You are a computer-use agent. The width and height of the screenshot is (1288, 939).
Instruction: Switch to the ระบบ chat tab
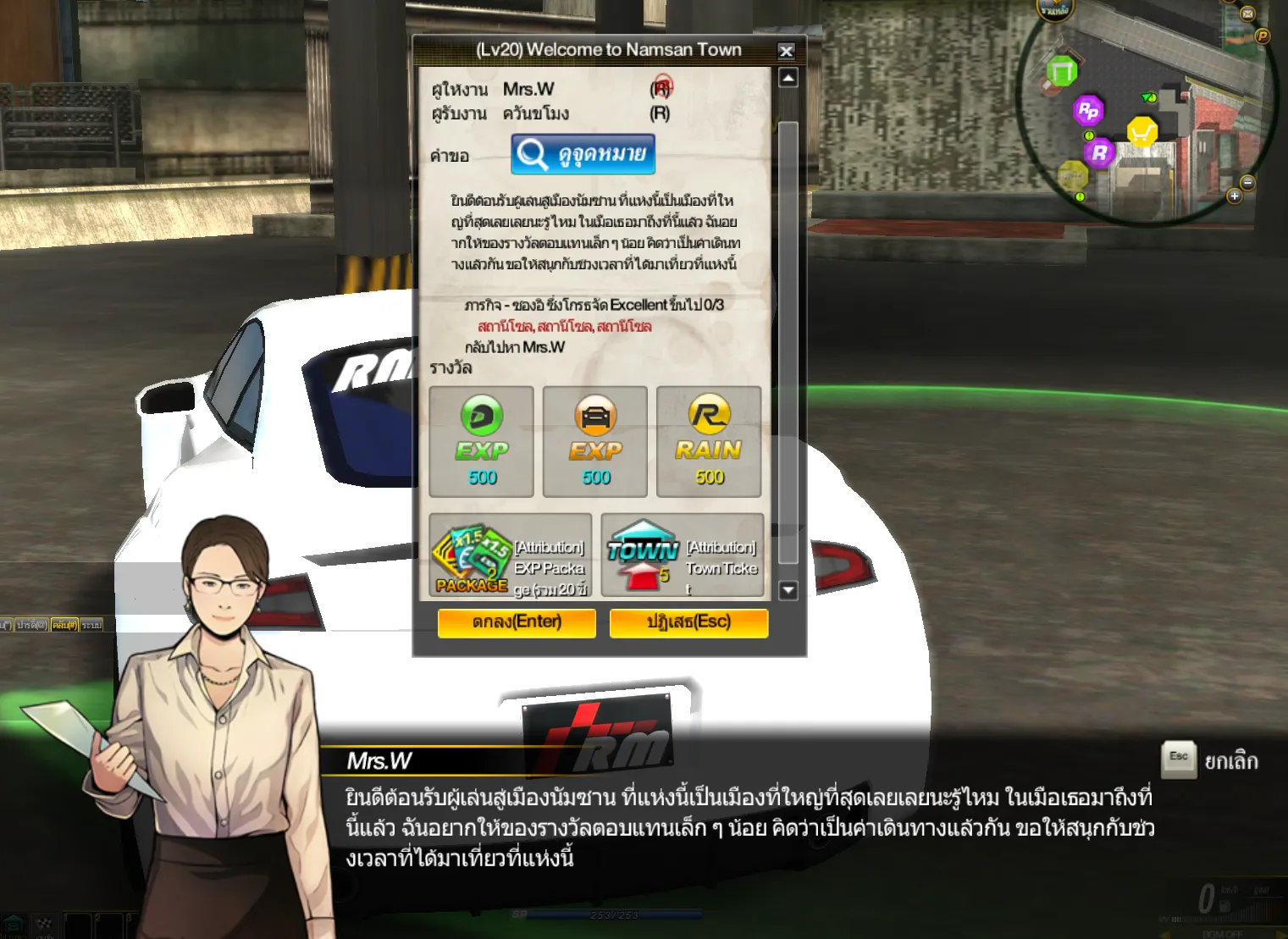(91, 625)
